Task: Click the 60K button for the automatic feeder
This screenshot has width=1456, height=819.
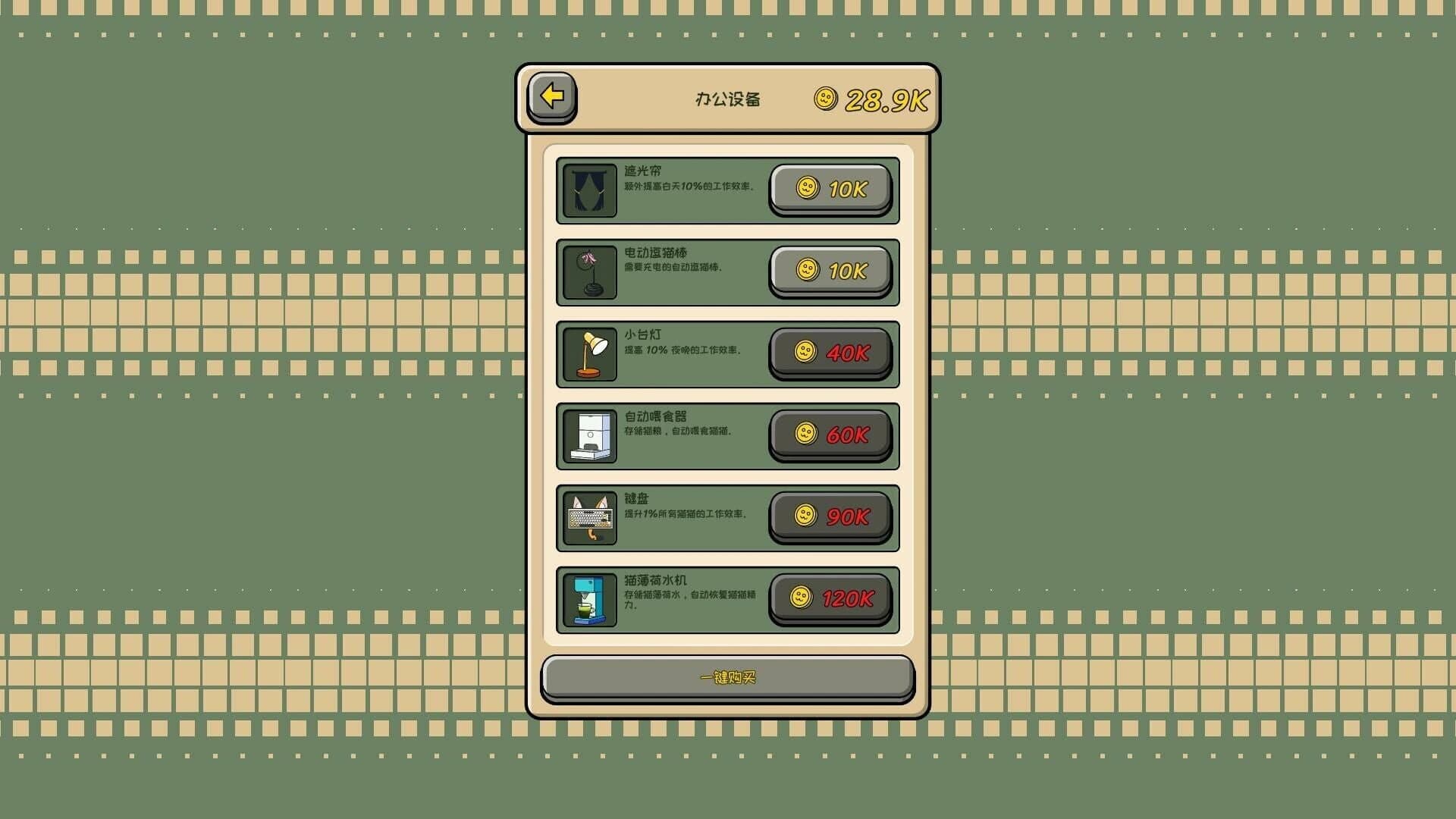Action: click(830, 435)
